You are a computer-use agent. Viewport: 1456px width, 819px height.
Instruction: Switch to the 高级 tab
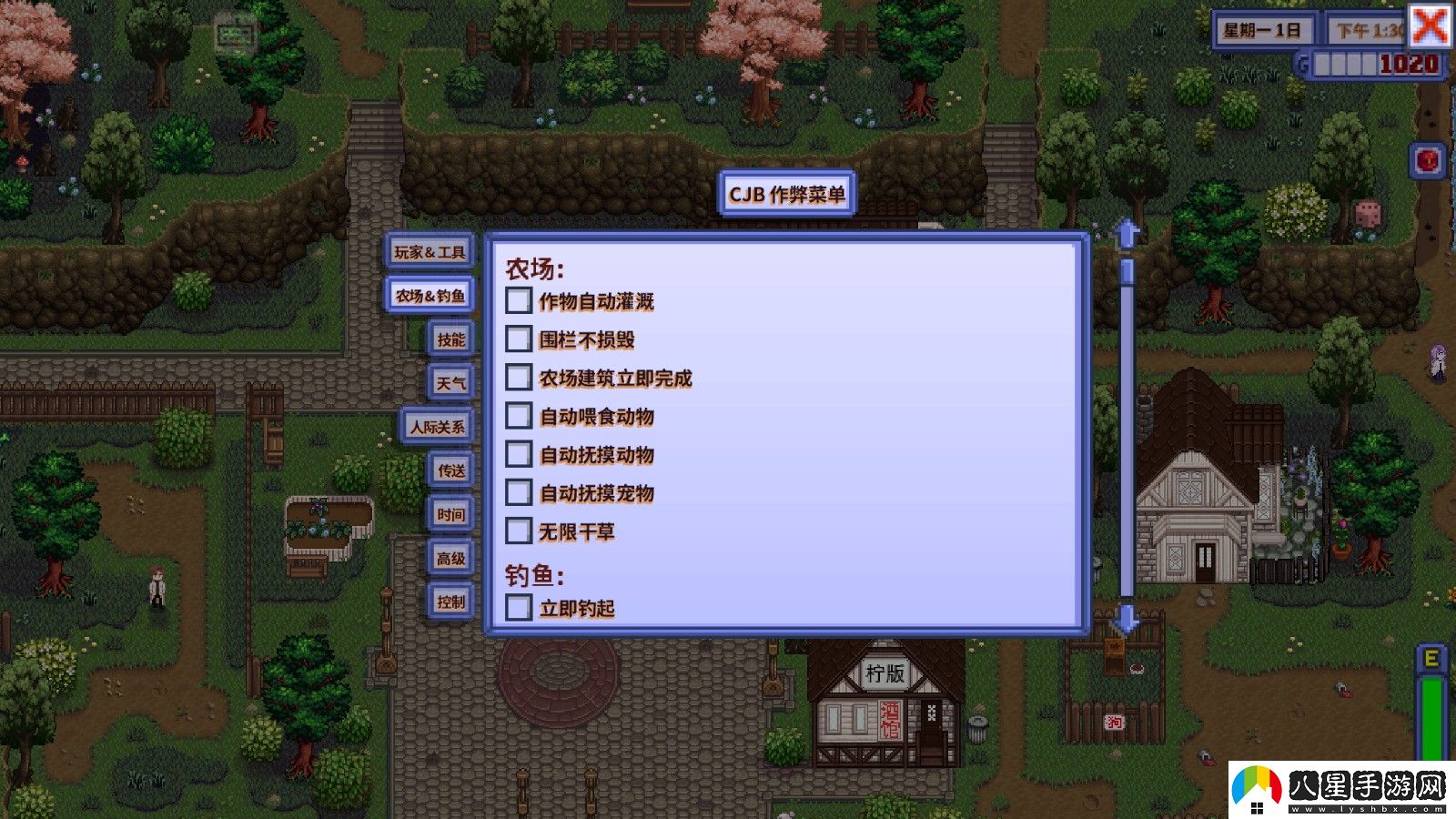[450, 558]
